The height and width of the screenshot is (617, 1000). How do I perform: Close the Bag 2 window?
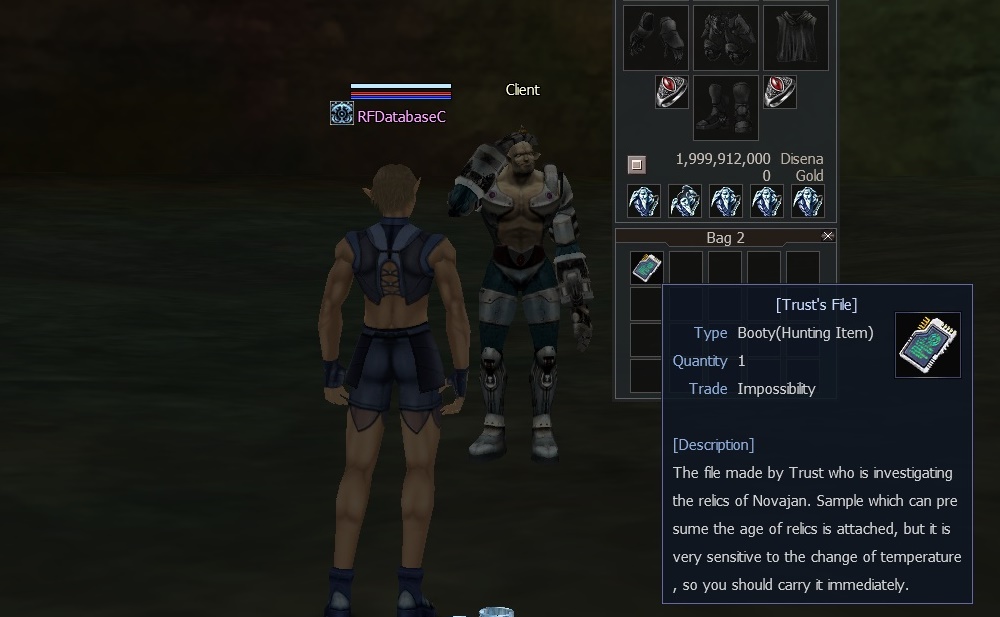pos(827,236)
